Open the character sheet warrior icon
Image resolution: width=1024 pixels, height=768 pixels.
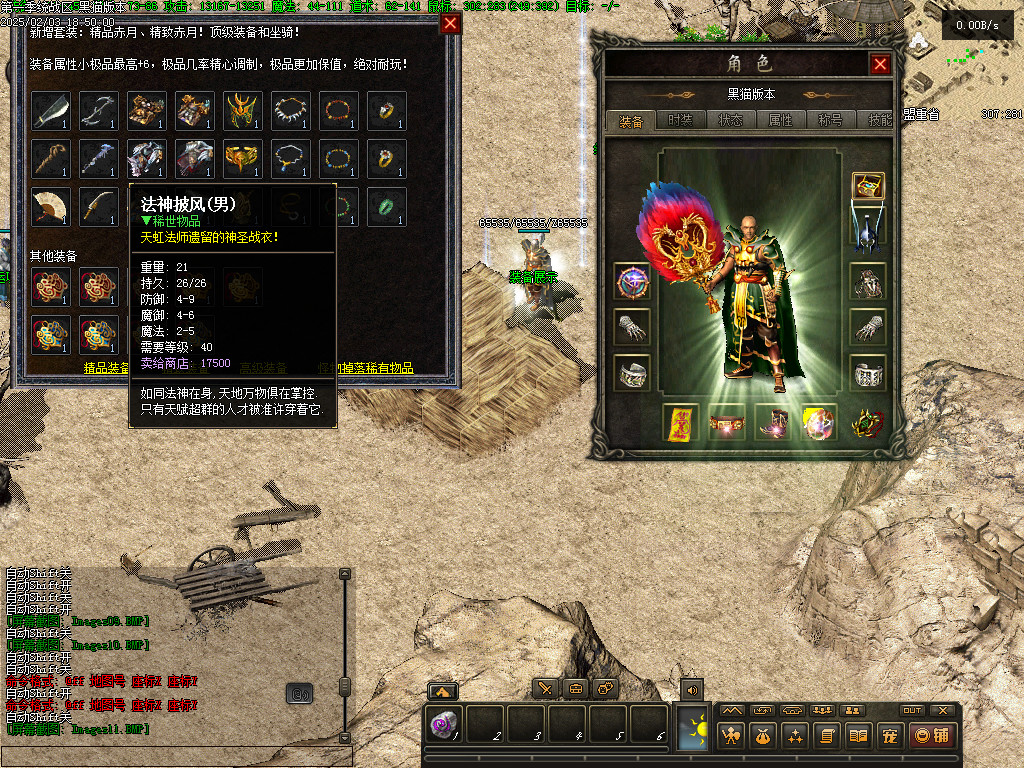[x=733, y=736]
